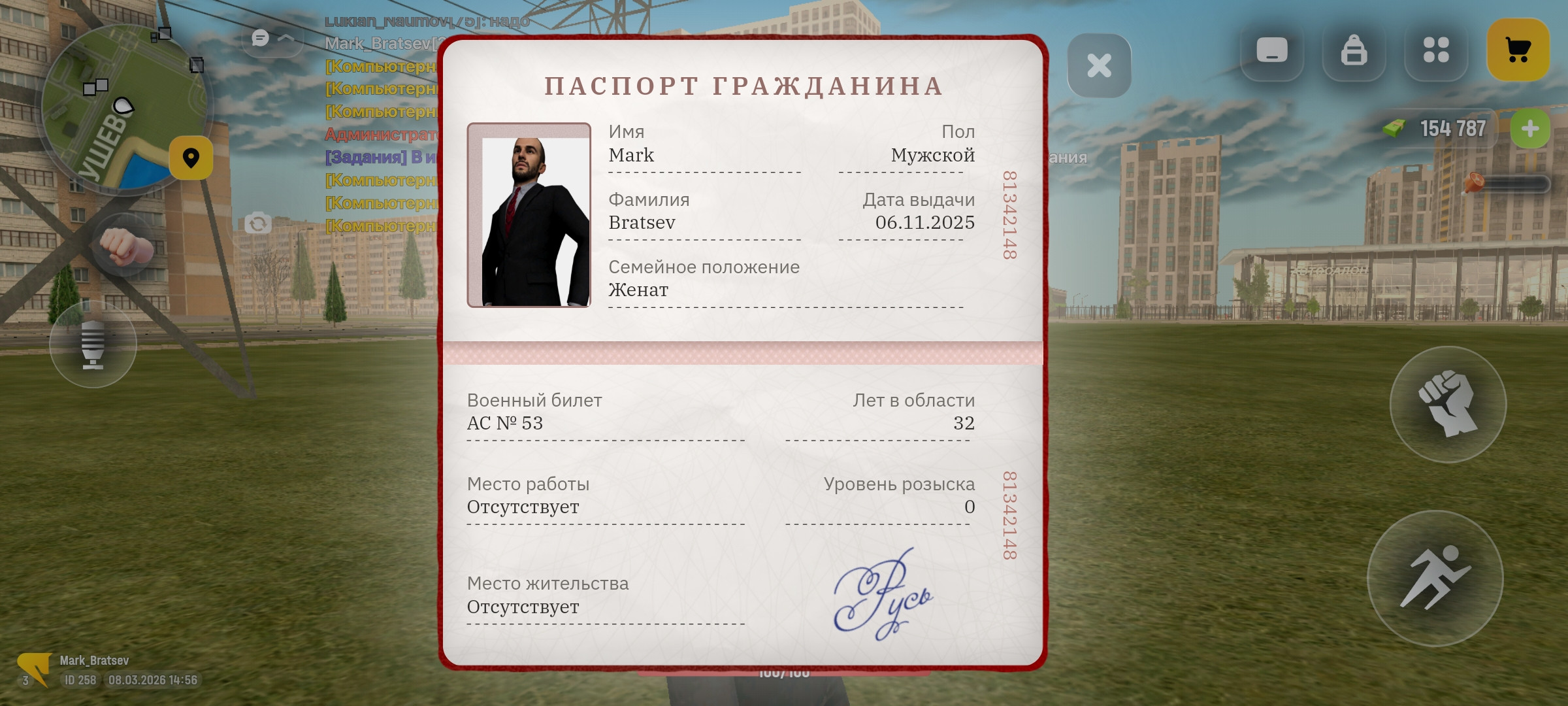Tap the Mark_Bratsev nickname at bottom left
The height and width of the screenshot is (706, 1568).
tap(95, 660)
